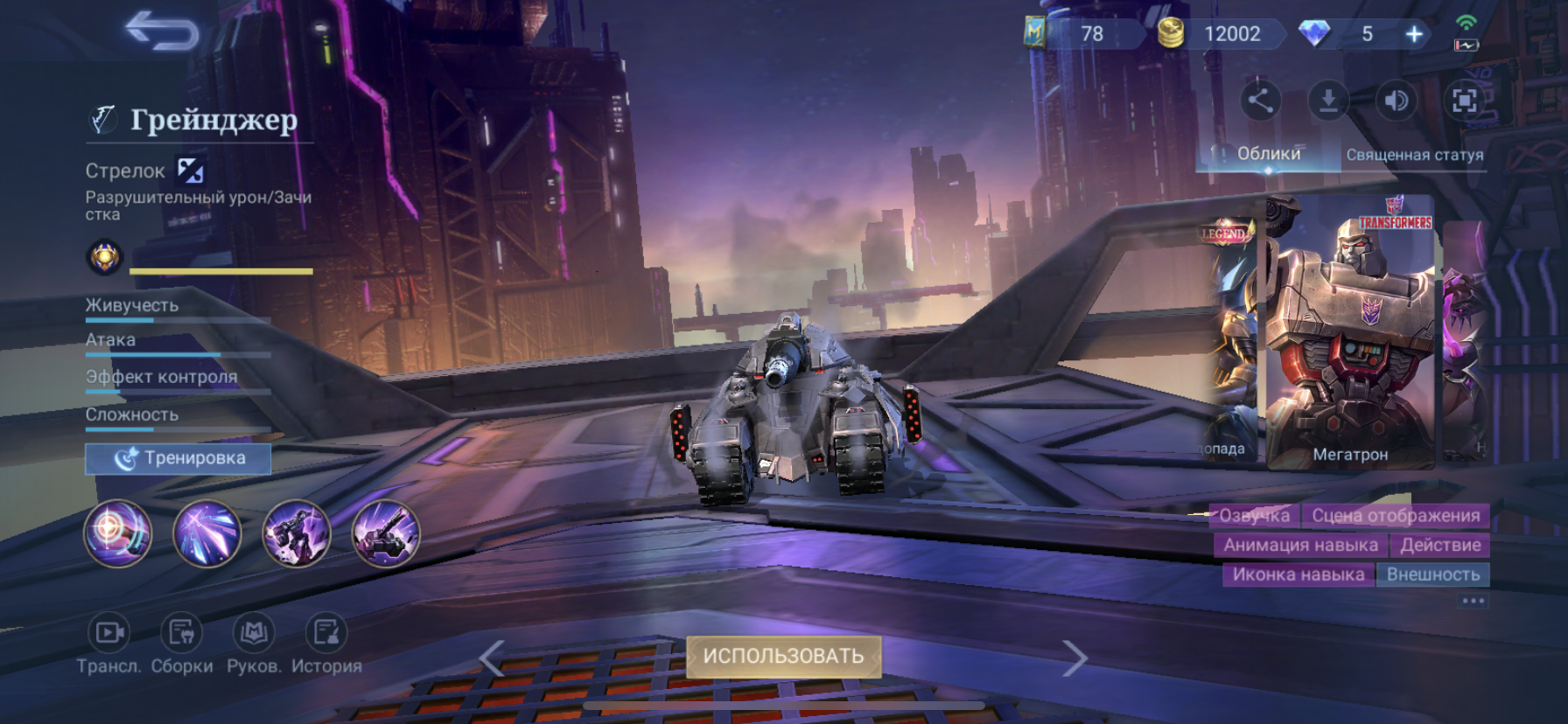View the hero История
Viewport: 1568px width, 724px height.
[326, 633]
